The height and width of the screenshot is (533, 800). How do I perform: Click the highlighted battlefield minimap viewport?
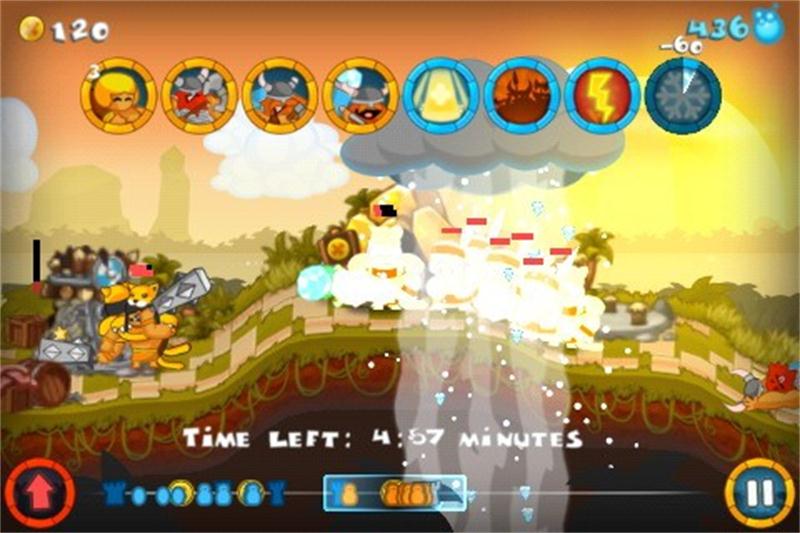click(x=394, y=493)
